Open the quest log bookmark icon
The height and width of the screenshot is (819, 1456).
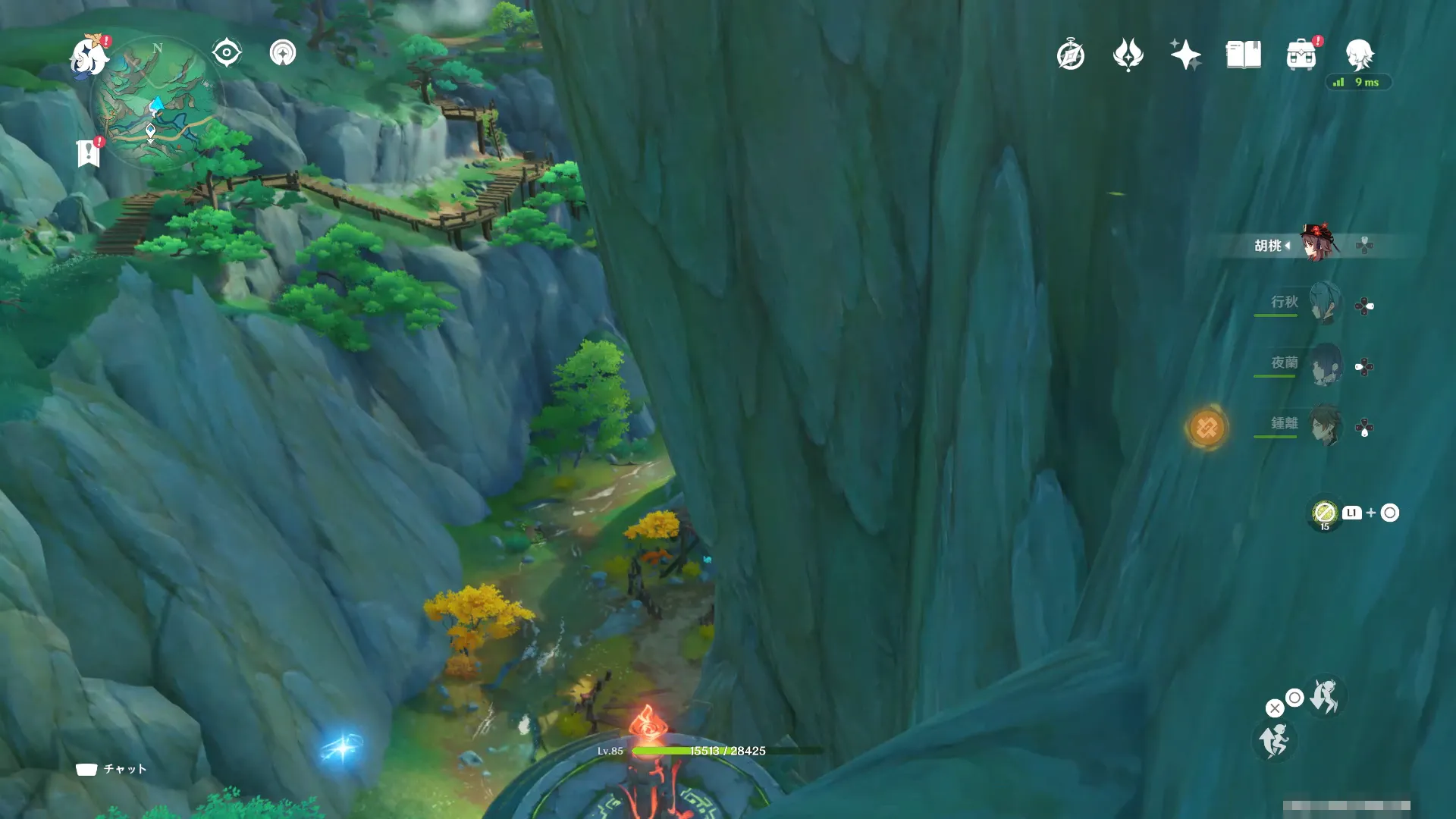click(89, 153)
